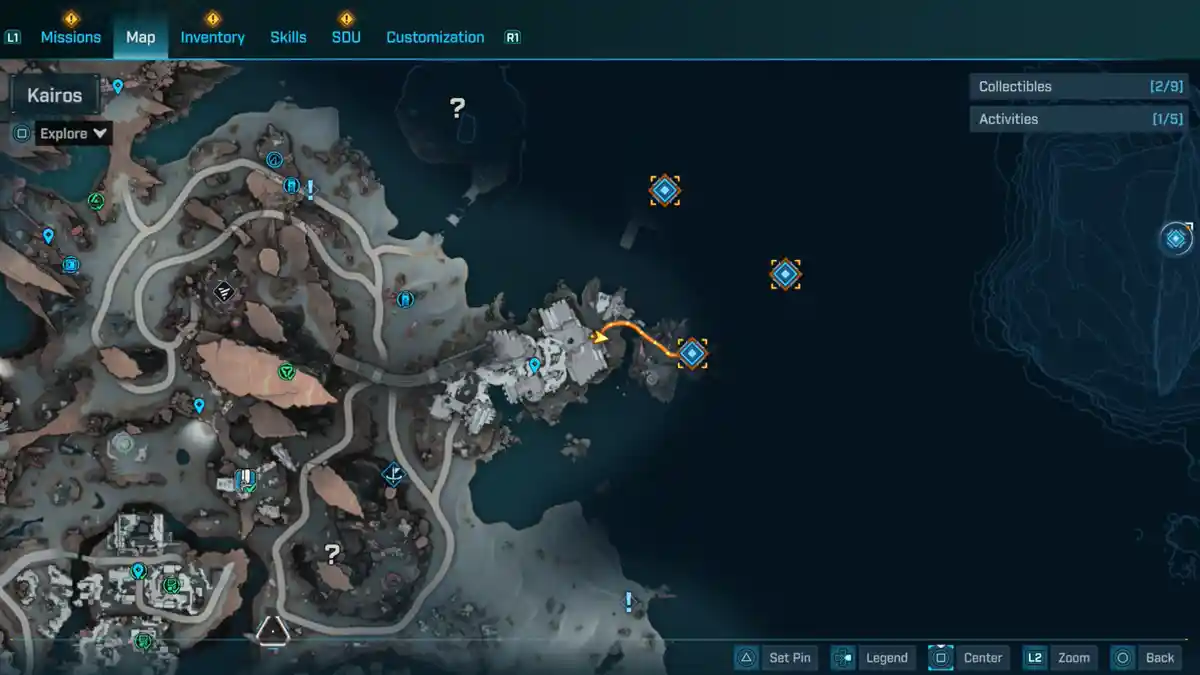Switch to the Missions tab
This screenshot has height=675, width=1200.
(x=70, y=37)
